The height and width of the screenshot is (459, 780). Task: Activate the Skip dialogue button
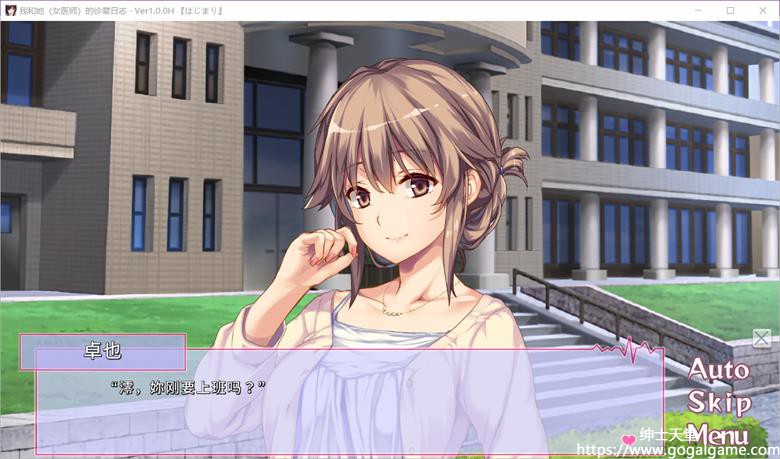point(719,403)
